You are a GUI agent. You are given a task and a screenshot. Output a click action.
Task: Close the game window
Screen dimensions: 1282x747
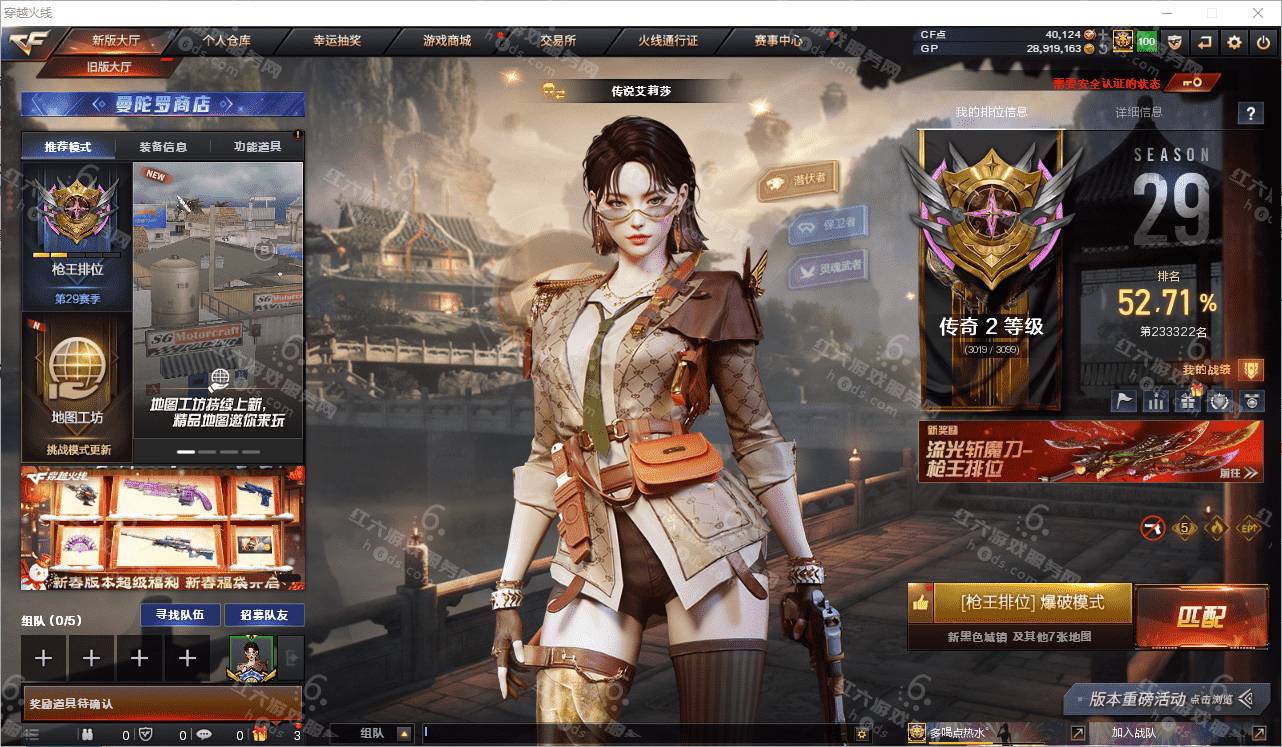(x=1259, y=13)
